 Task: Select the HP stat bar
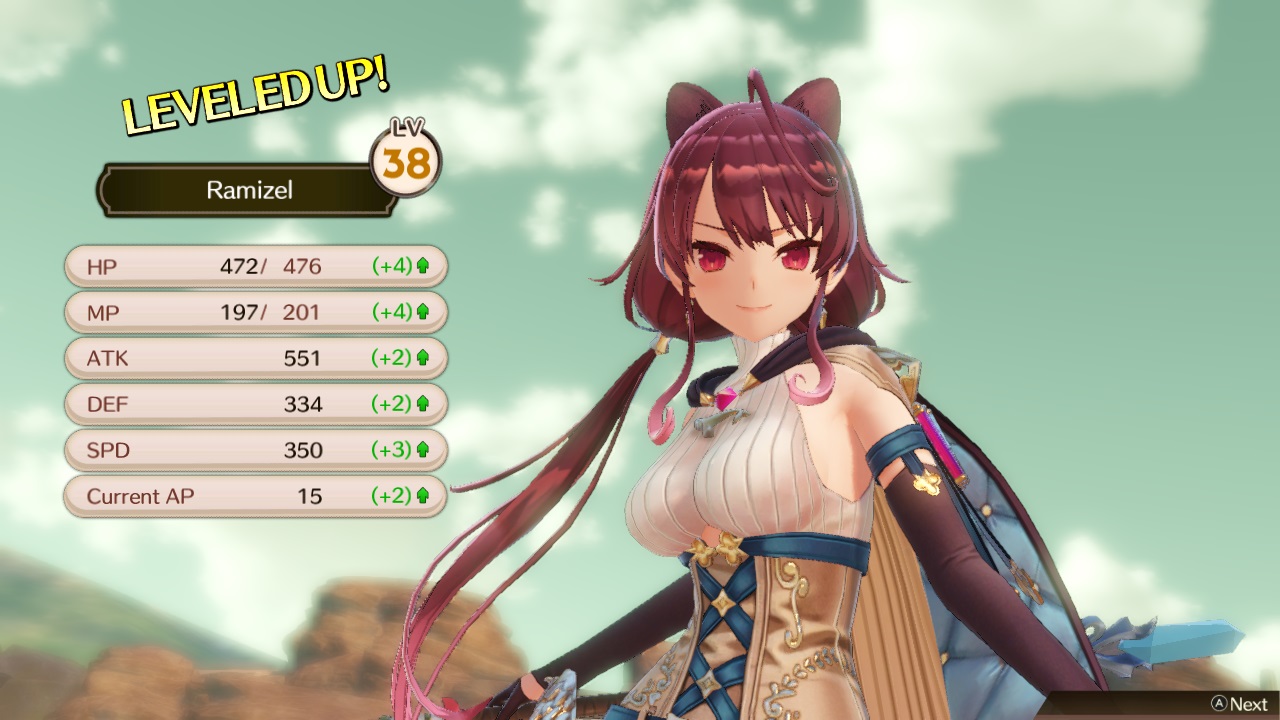pyautogui.click(x=255, y=266)
